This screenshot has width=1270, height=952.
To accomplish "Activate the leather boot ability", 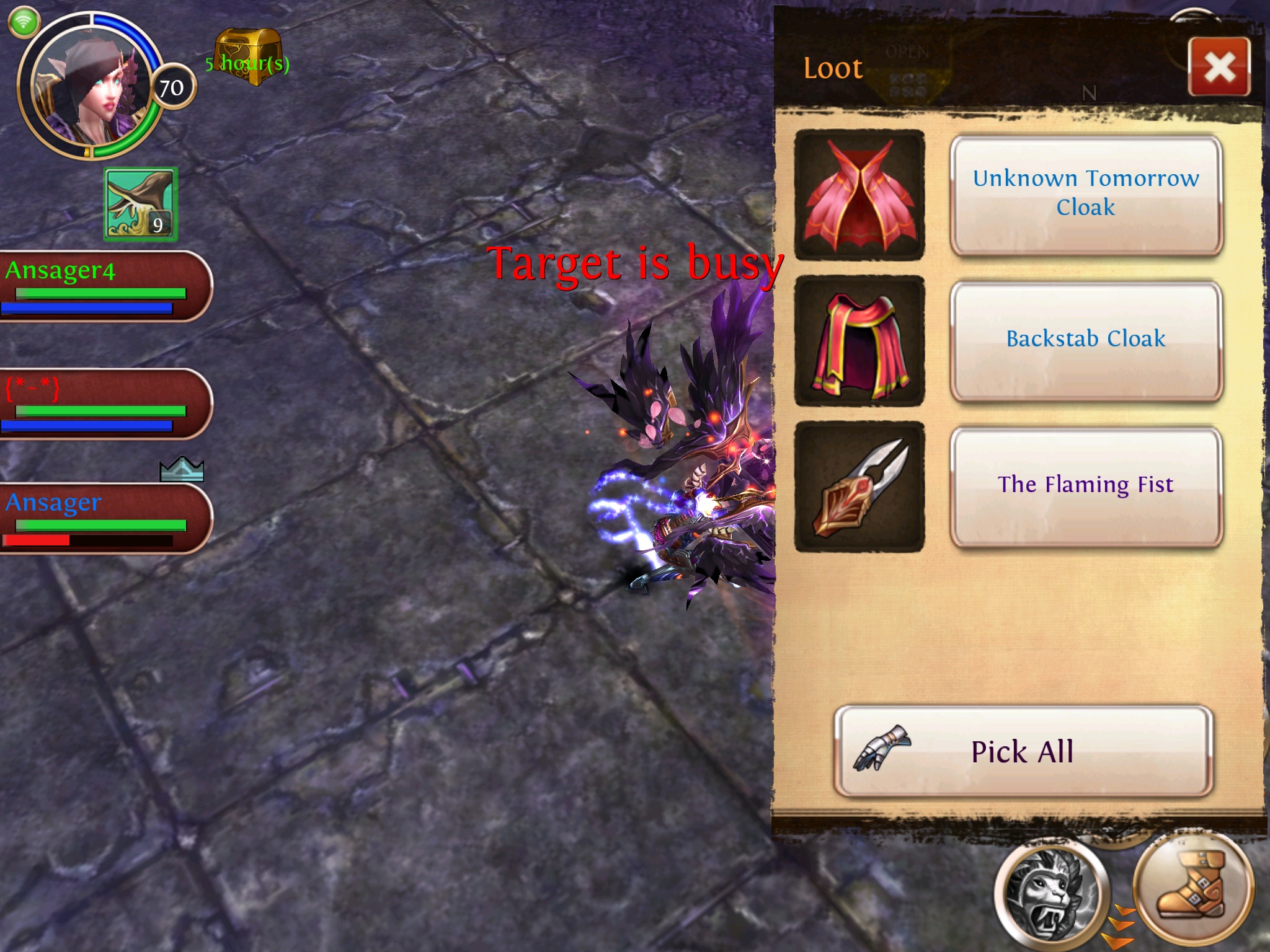I will click(x=1191, y=886).
